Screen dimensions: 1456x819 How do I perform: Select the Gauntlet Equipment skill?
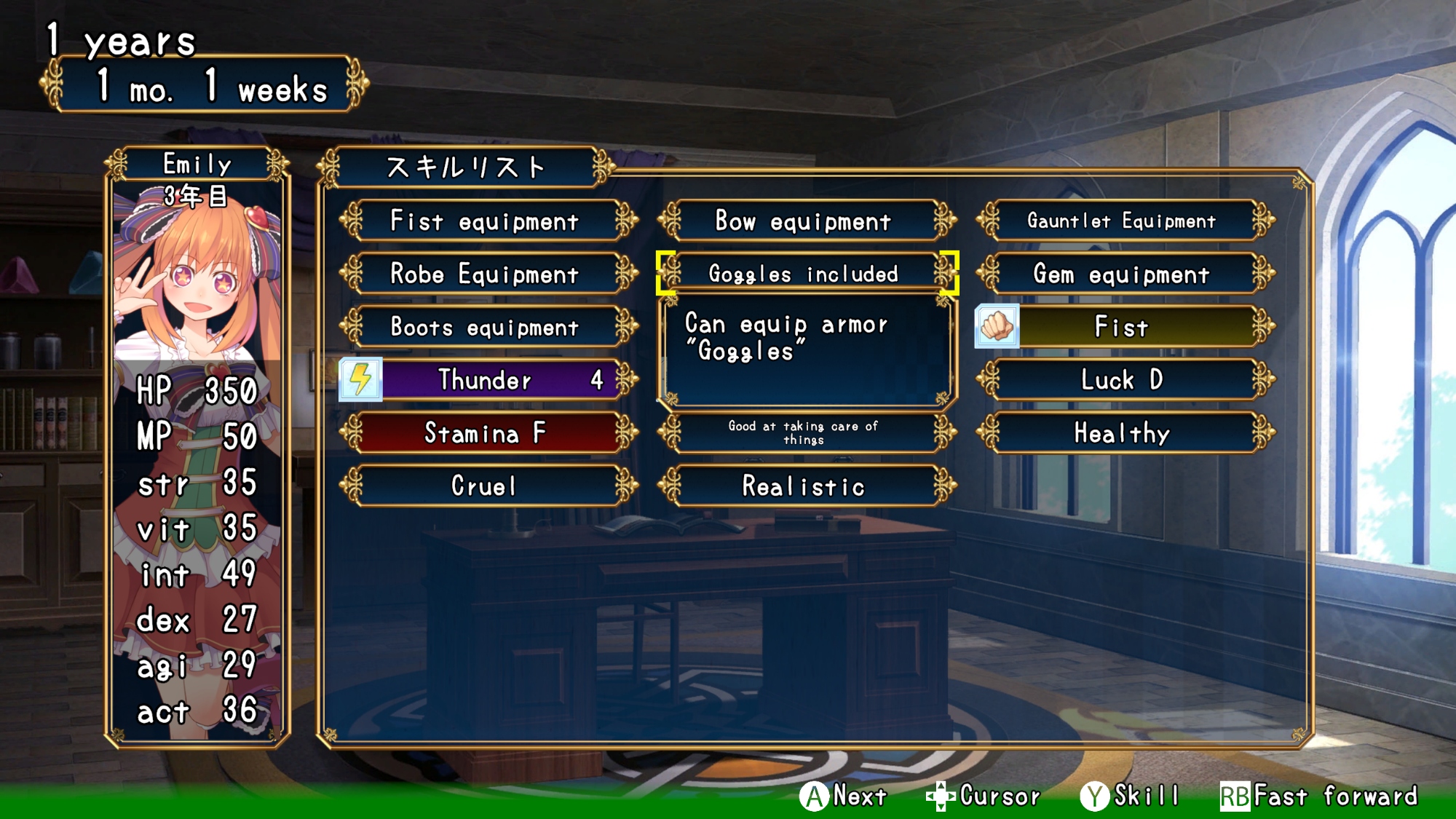tap(1122, 221)
